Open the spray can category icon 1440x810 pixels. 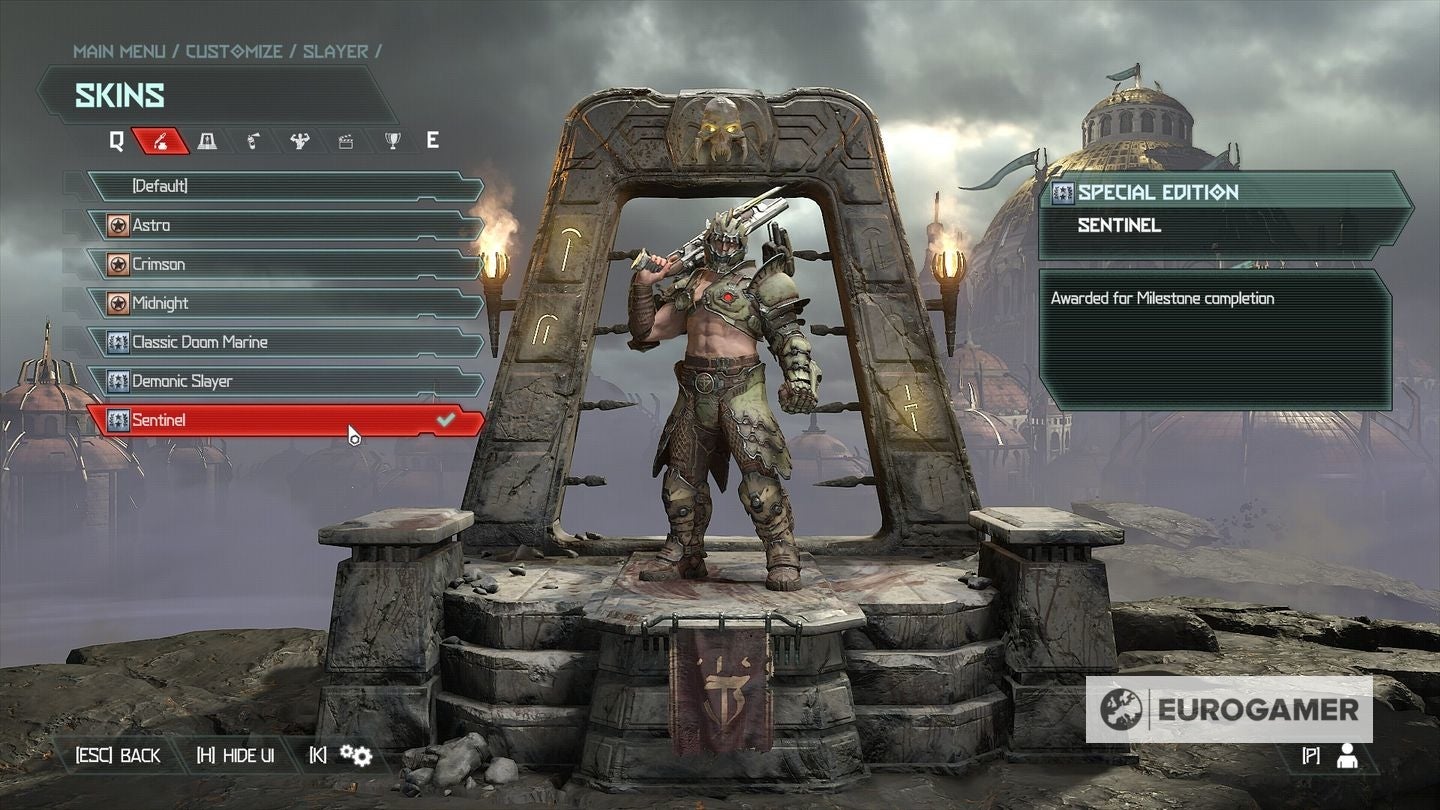pyautogui.click(x=253, y=141)
